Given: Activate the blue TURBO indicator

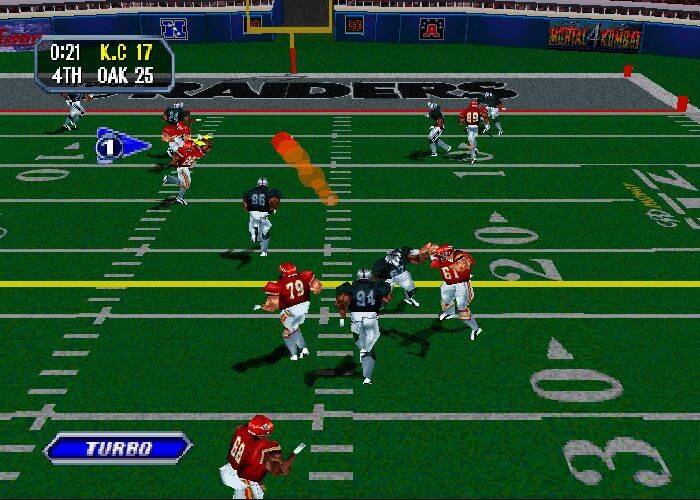Looking at the screenshot, I should (x=118, y=447).
